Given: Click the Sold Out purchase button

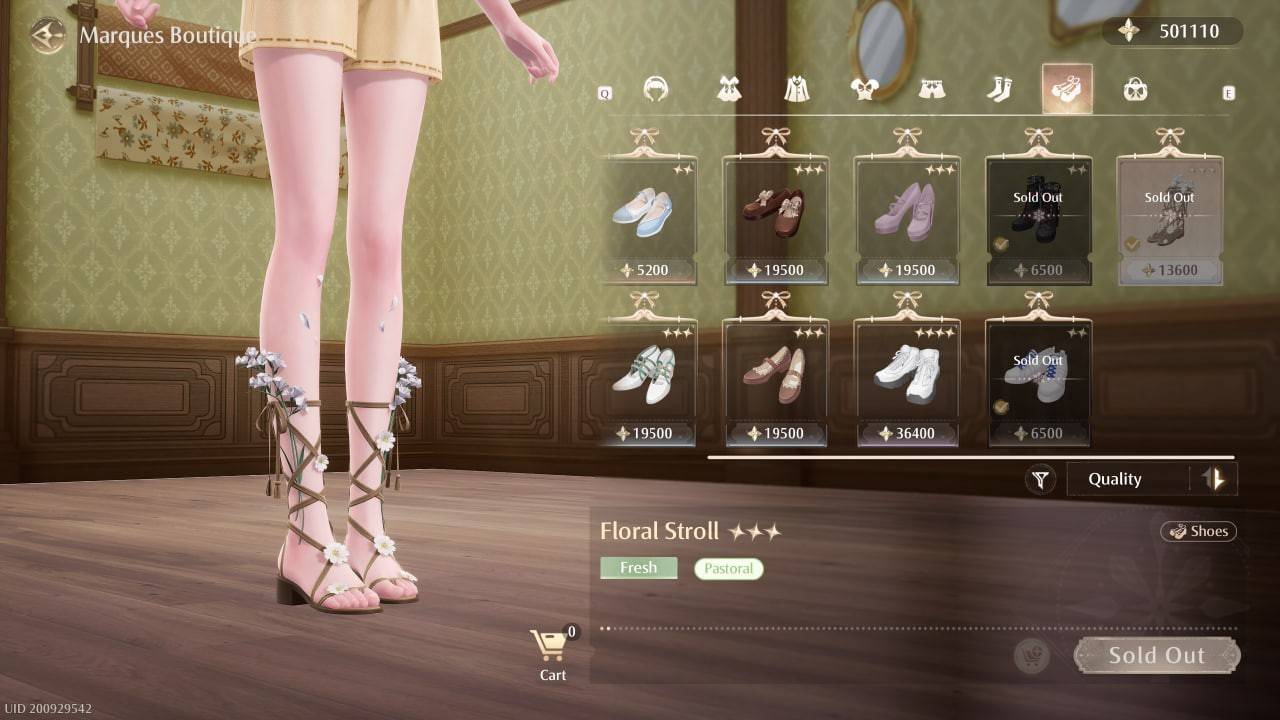Looking at the screenshot, I should [x=1156, y=656].
